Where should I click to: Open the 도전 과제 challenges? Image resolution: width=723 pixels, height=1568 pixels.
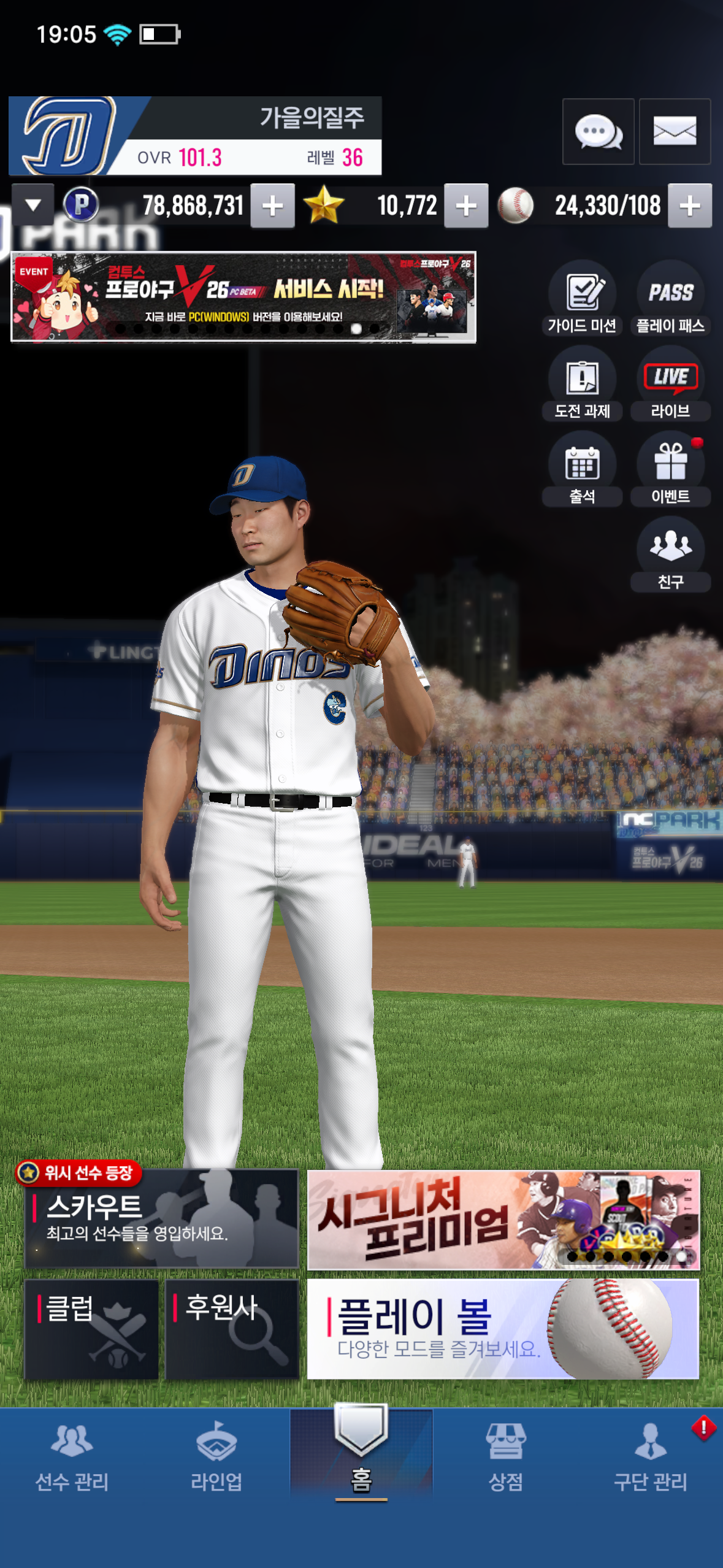[582, 384]
